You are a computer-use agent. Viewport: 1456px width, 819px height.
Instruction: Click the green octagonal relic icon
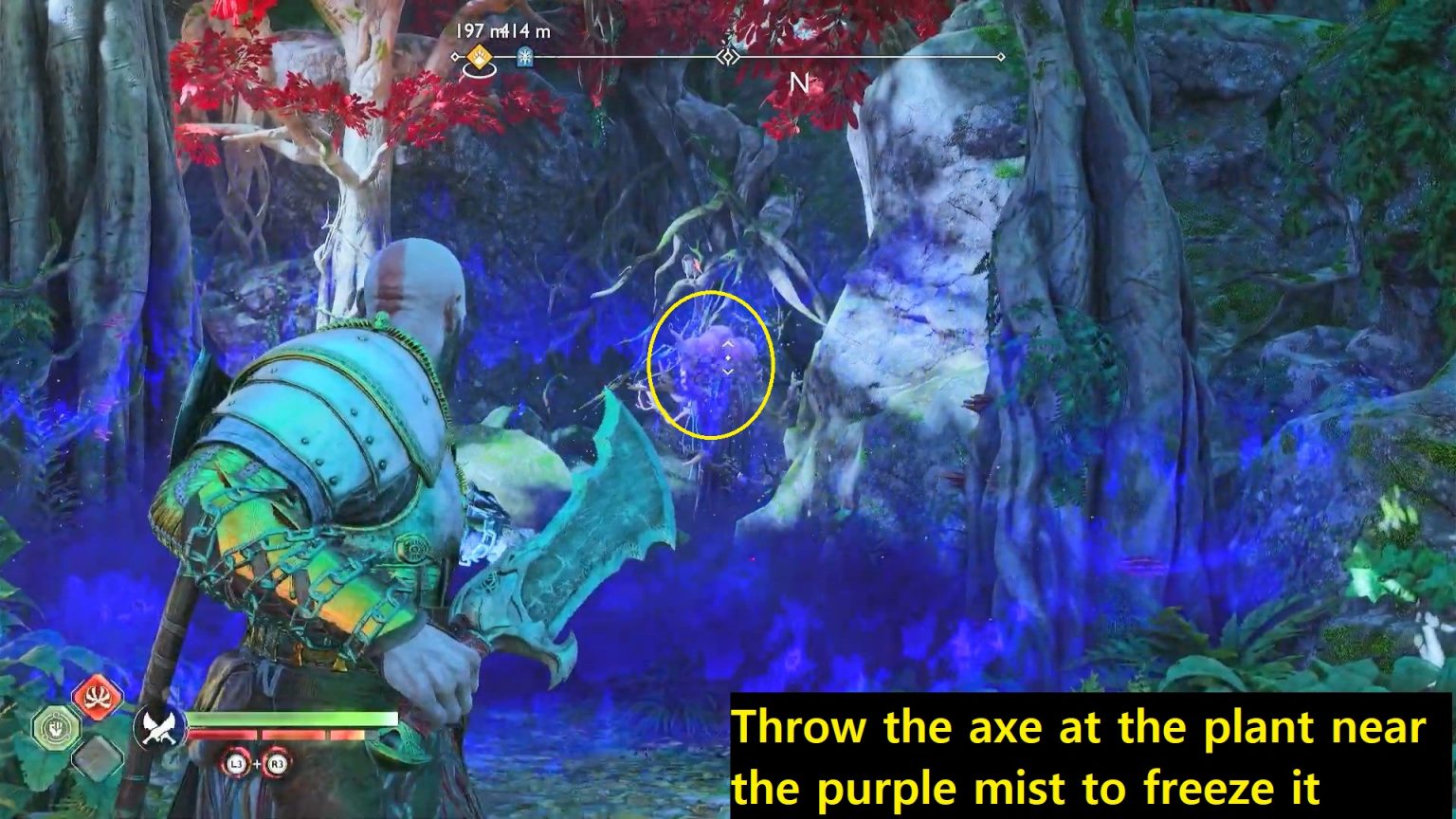(57, 730)
